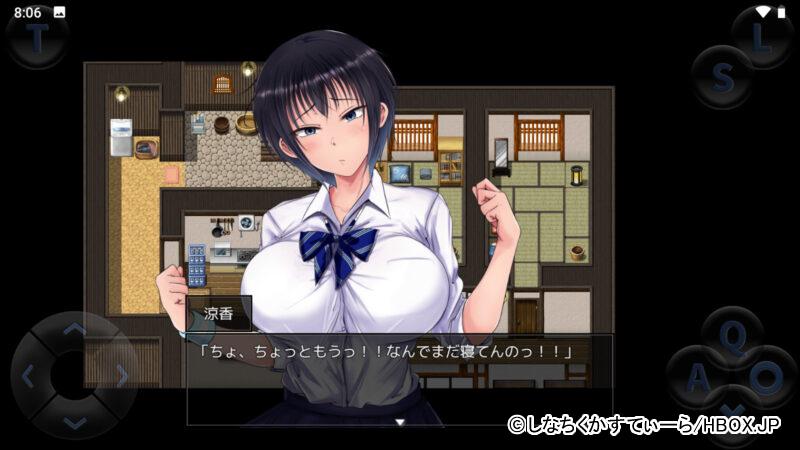
Task: Tap the D-pad left arrow
Action: [28, 376]
